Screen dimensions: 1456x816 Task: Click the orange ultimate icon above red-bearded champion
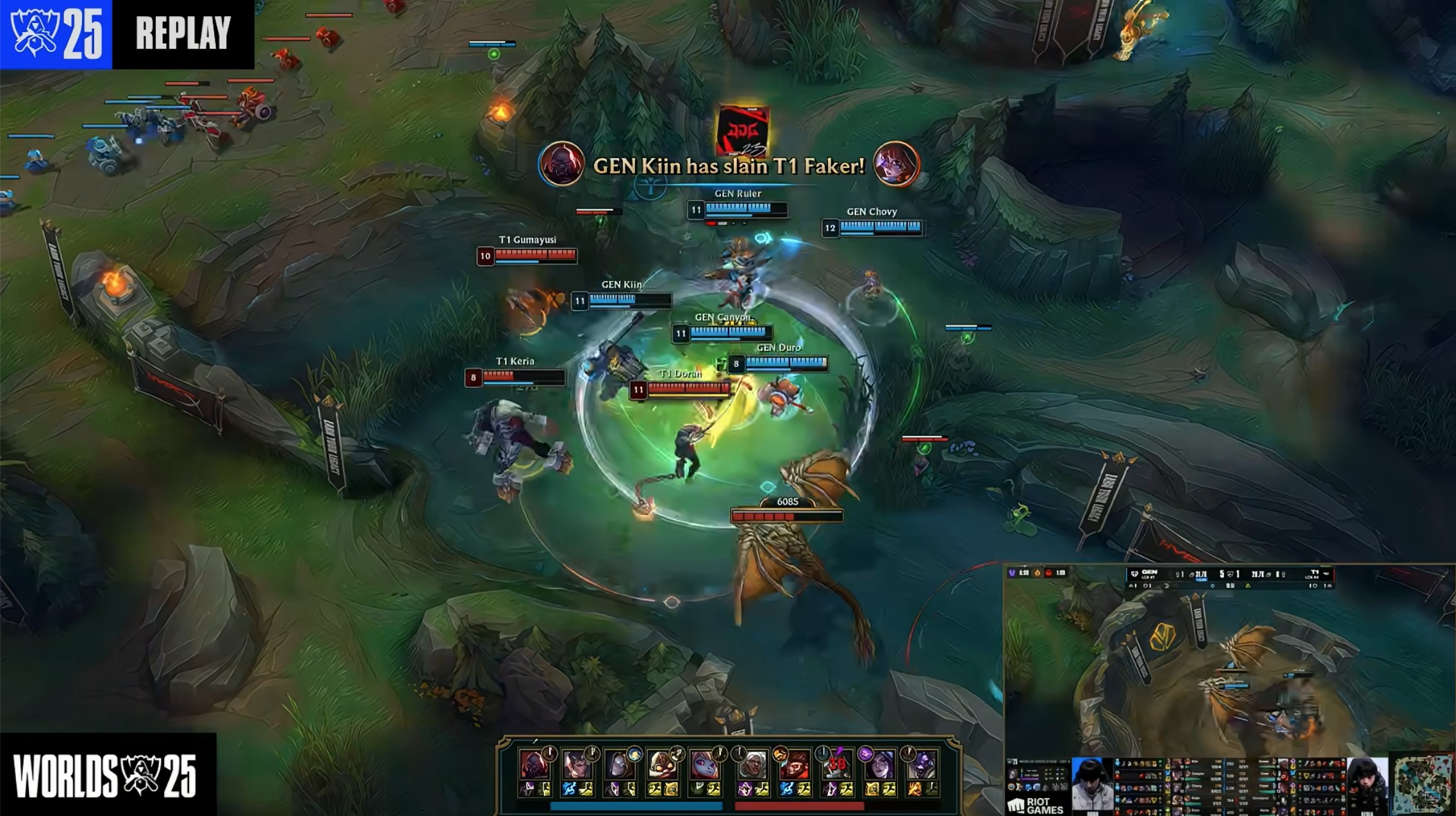pos(780,753)
